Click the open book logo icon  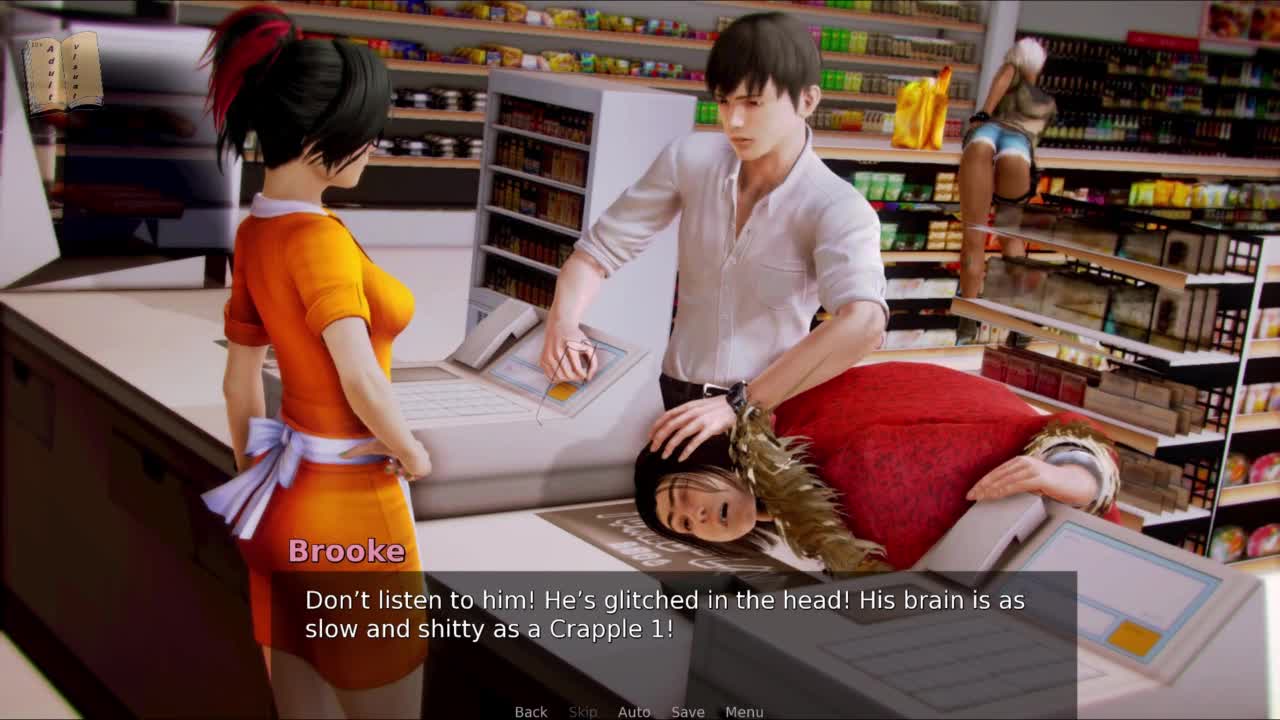click(63, 73)
